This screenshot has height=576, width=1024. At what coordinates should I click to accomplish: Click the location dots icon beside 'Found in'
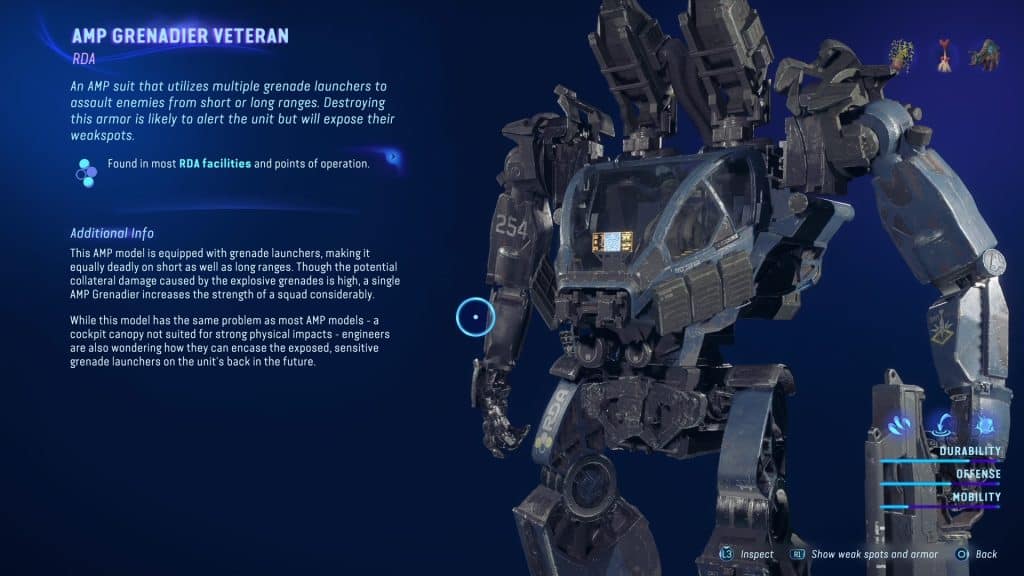click(x=86, y=172)
